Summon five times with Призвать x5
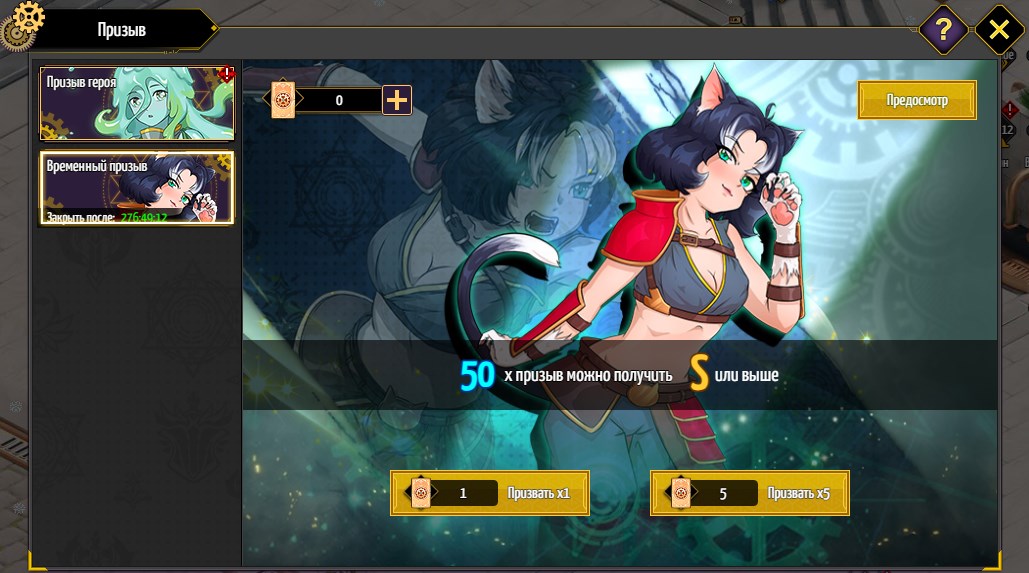Screen dimensions: 1029x573 749,493
